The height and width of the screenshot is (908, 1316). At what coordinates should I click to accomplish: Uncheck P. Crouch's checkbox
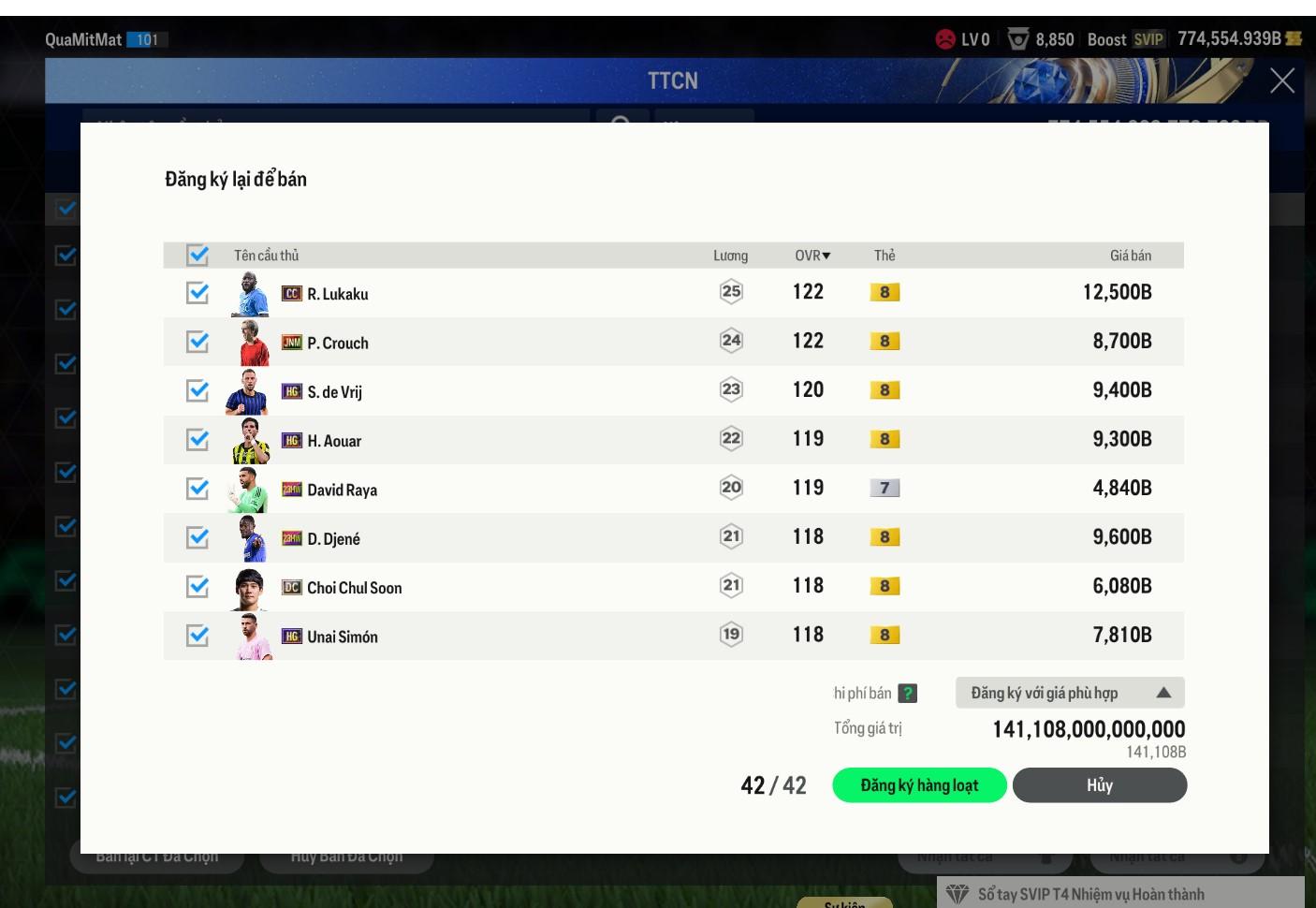coord(197,342)
